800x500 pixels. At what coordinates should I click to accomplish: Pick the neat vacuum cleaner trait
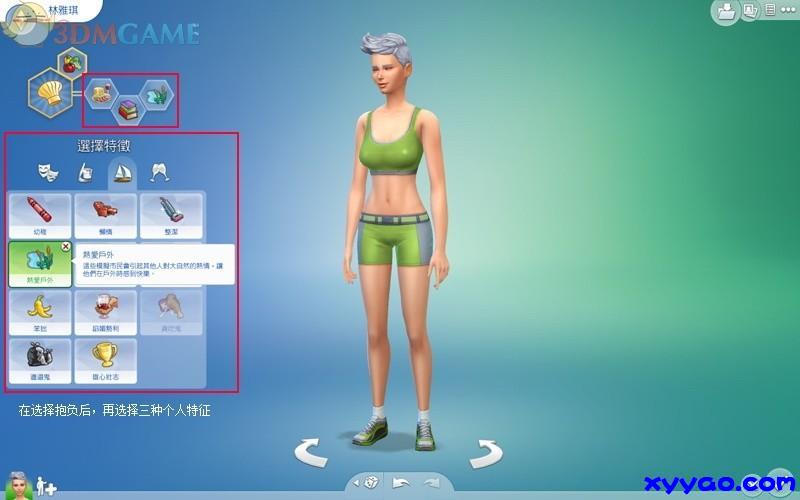click(172, 214)
